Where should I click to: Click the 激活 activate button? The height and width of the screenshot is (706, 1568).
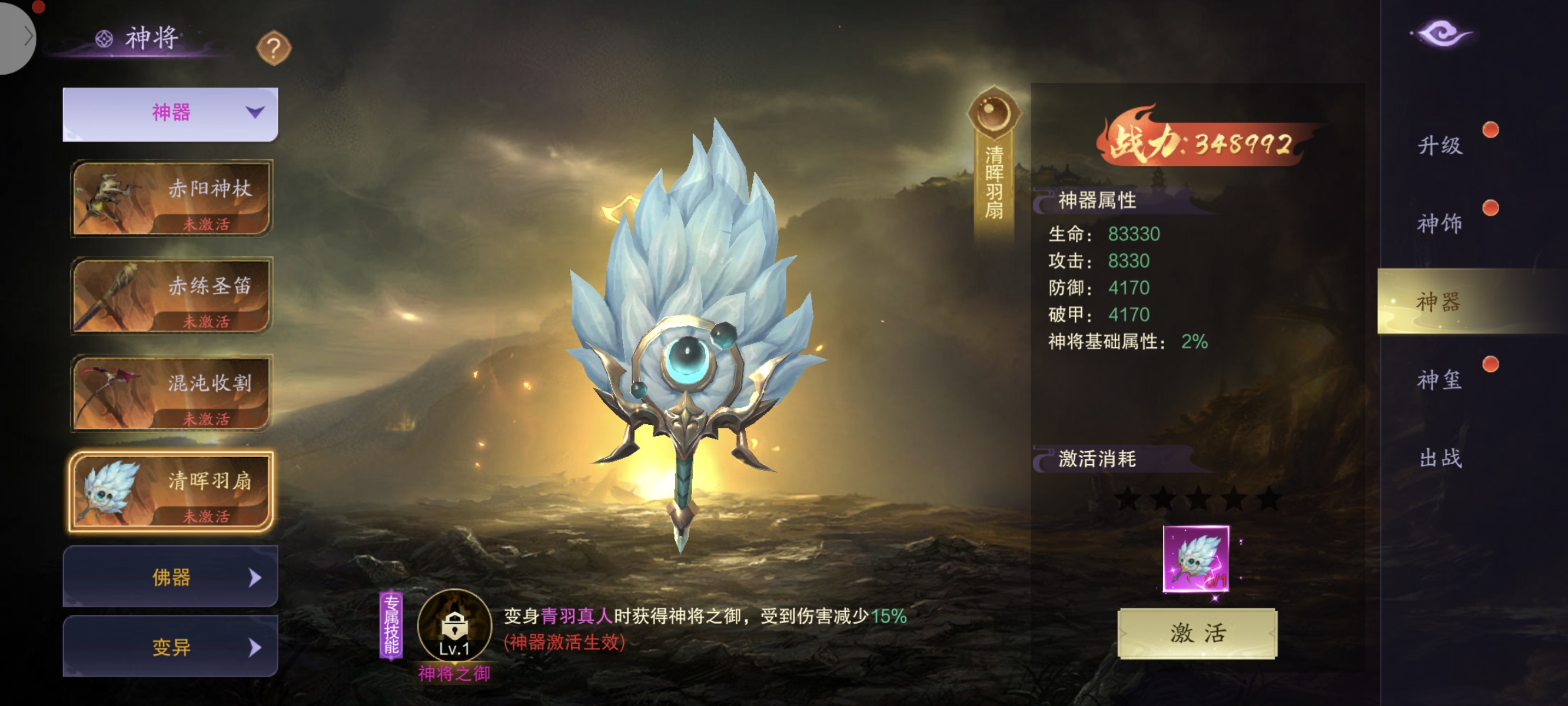point(1197,633)
